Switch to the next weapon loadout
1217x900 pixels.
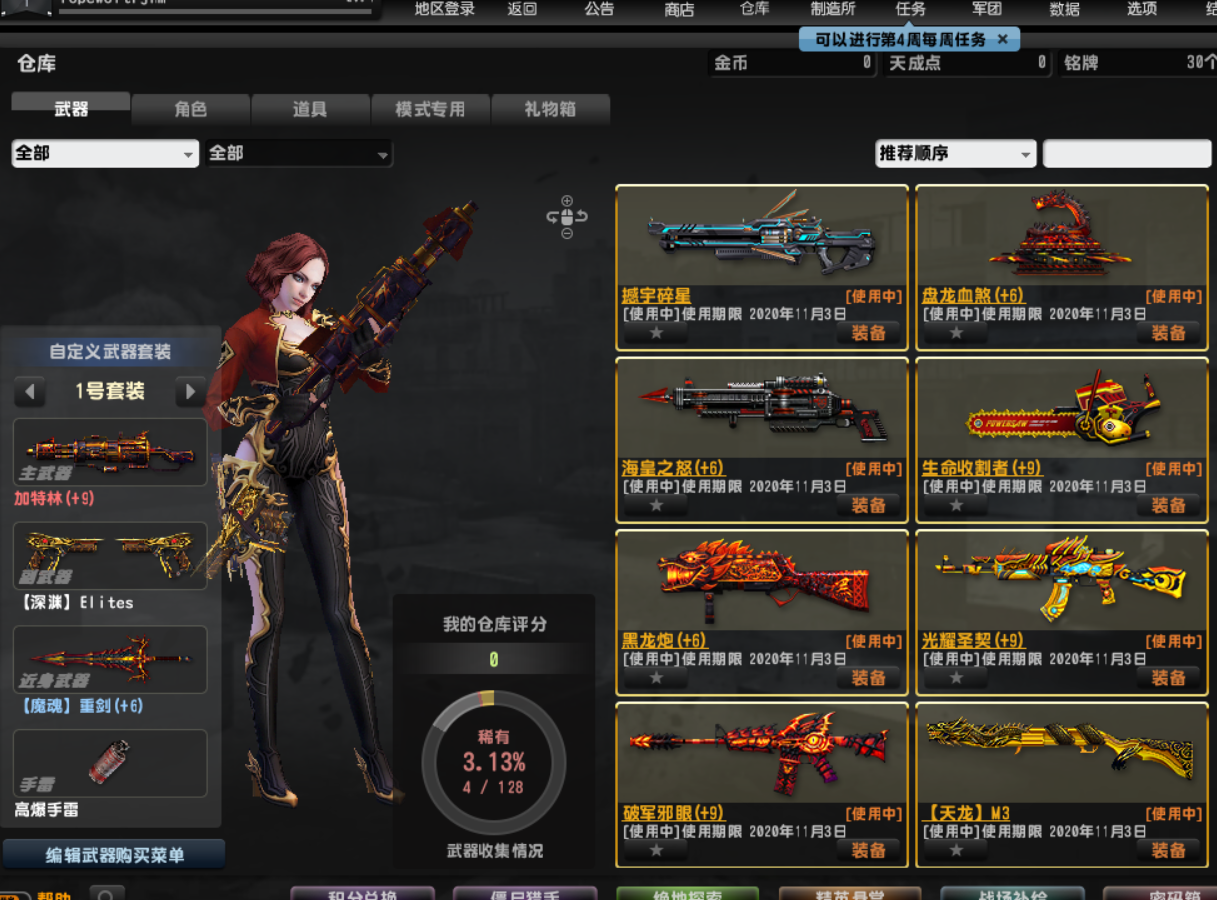[x=190, y=391]
